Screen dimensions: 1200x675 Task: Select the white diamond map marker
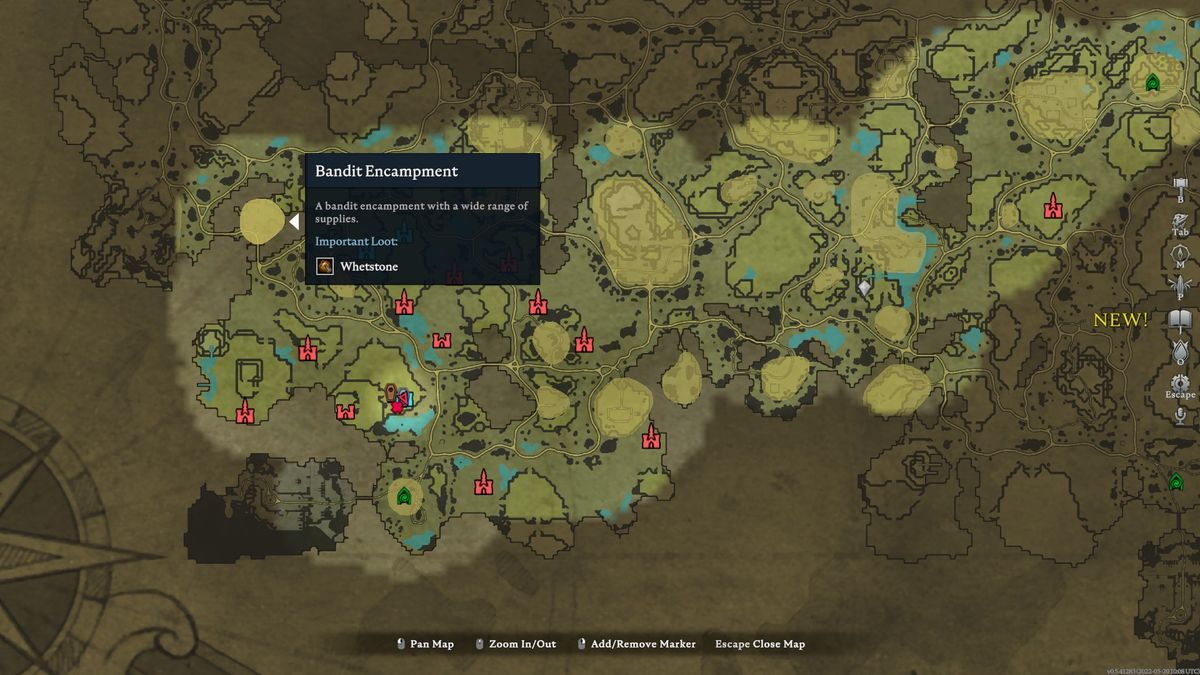pos(865,288)
